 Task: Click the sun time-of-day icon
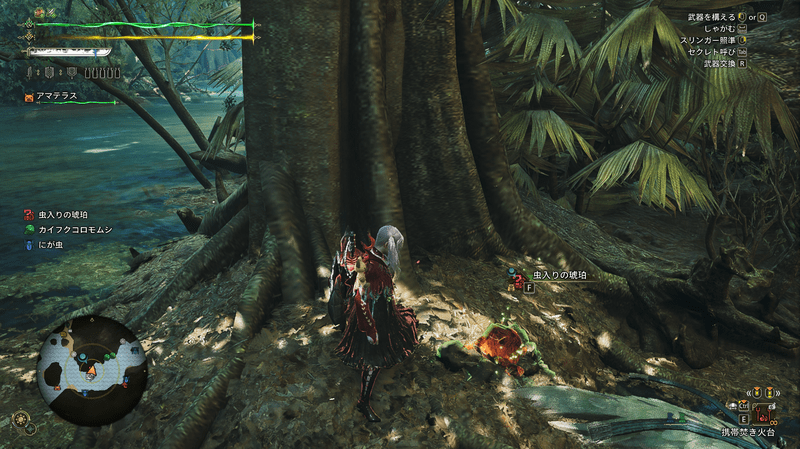[x=20, y=419]
